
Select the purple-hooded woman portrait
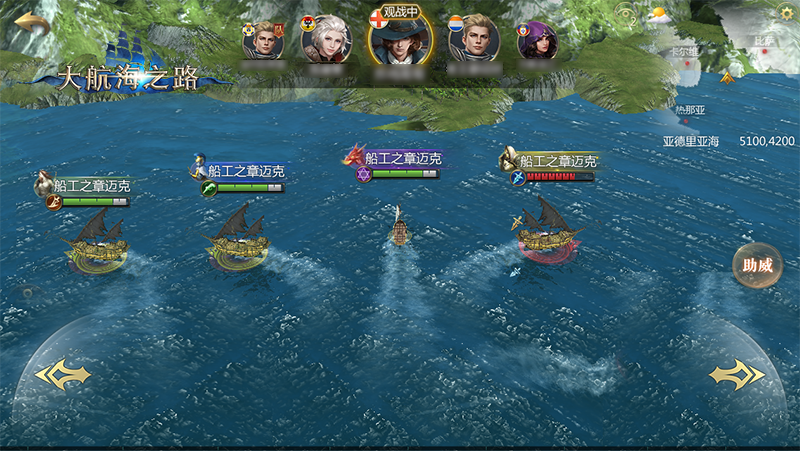[540, 41]
